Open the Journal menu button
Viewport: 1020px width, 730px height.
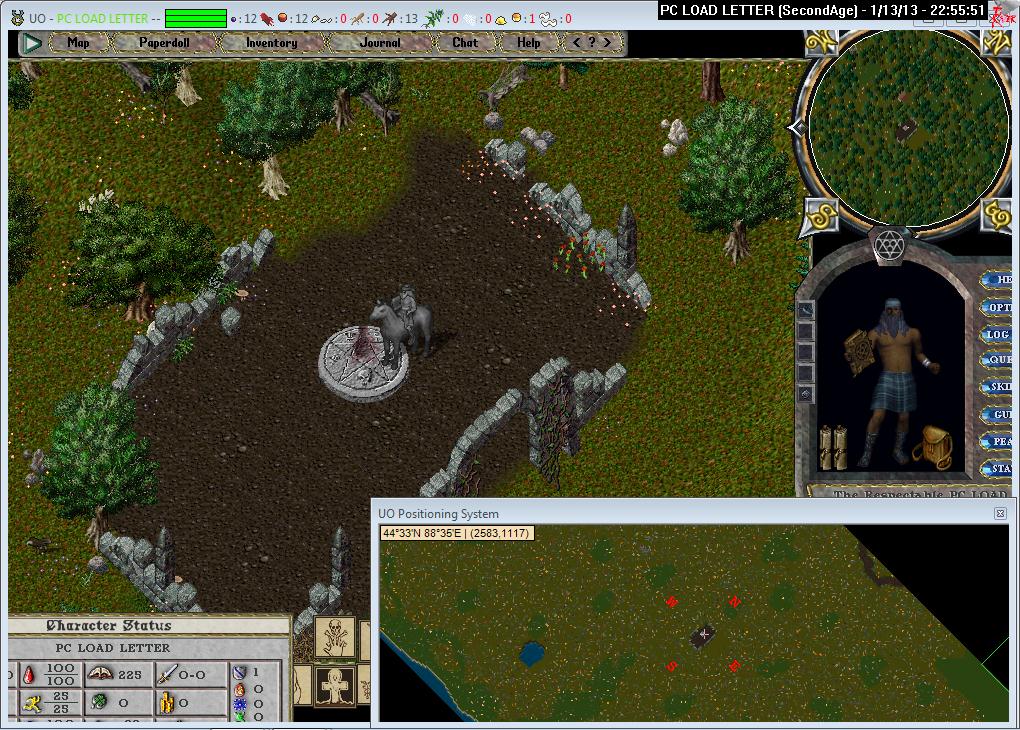click(x=380, y=43)
